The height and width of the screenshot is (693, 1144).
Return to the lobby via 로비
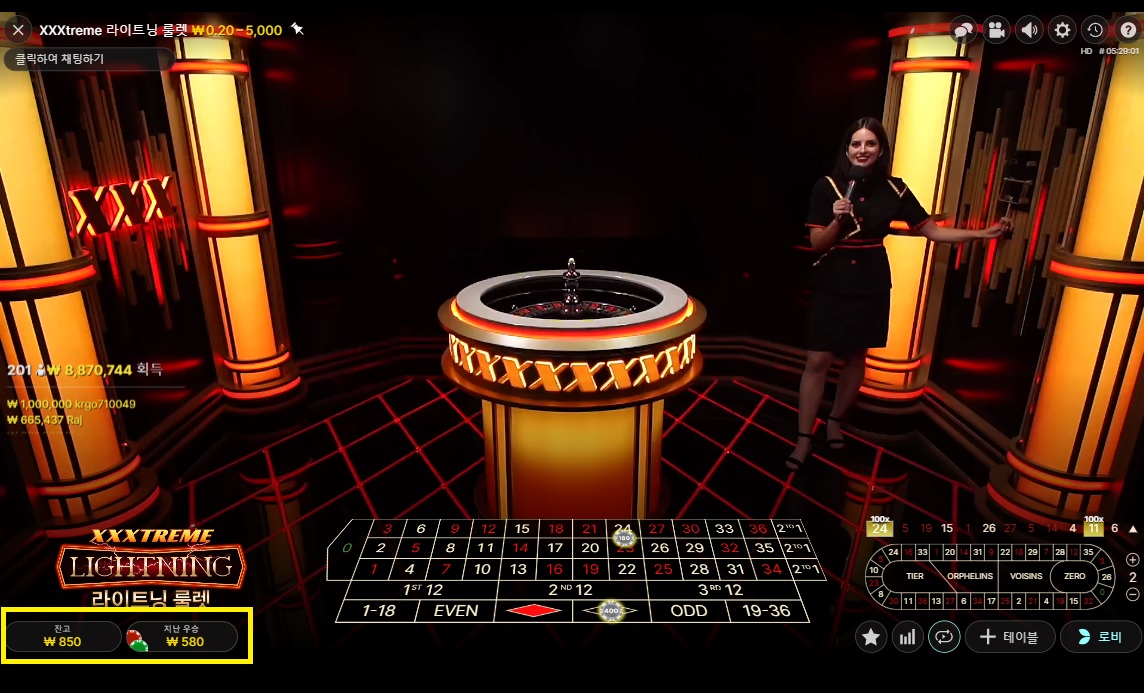tap(1100, 637)
